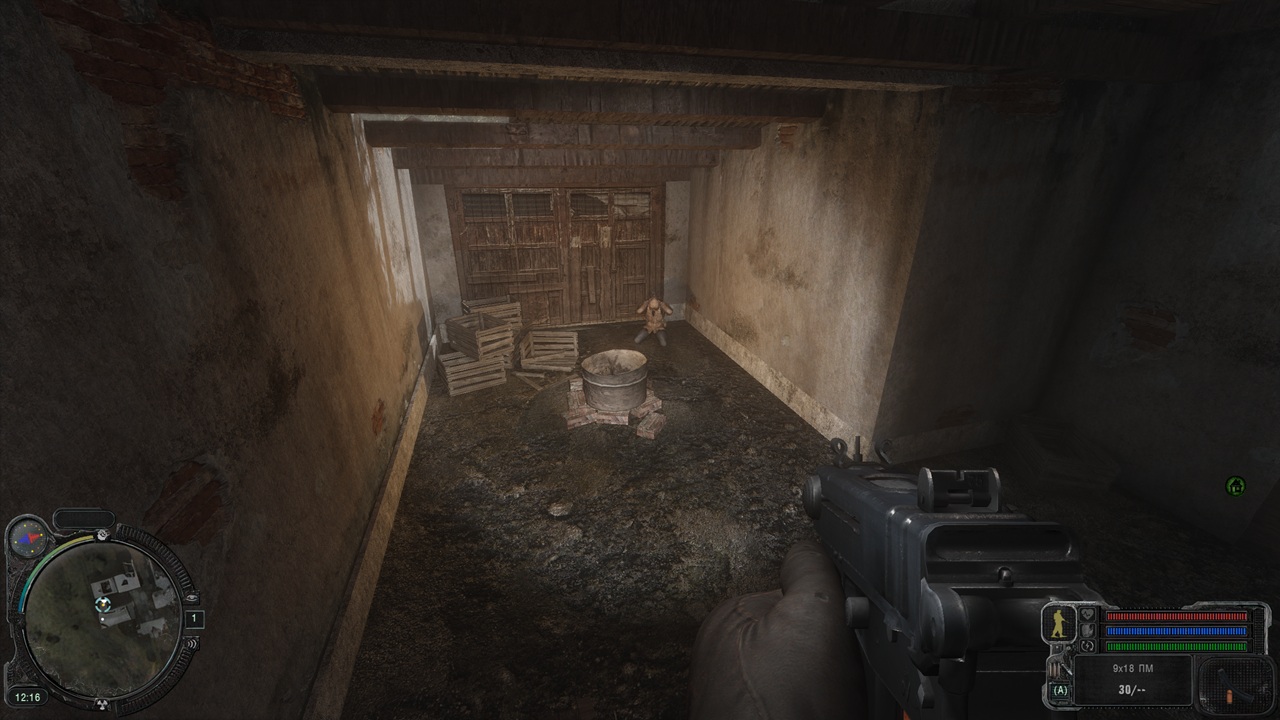Click the body armor icon
The width and height of the screenshot is (1280, 720).
click(1088, 631)
